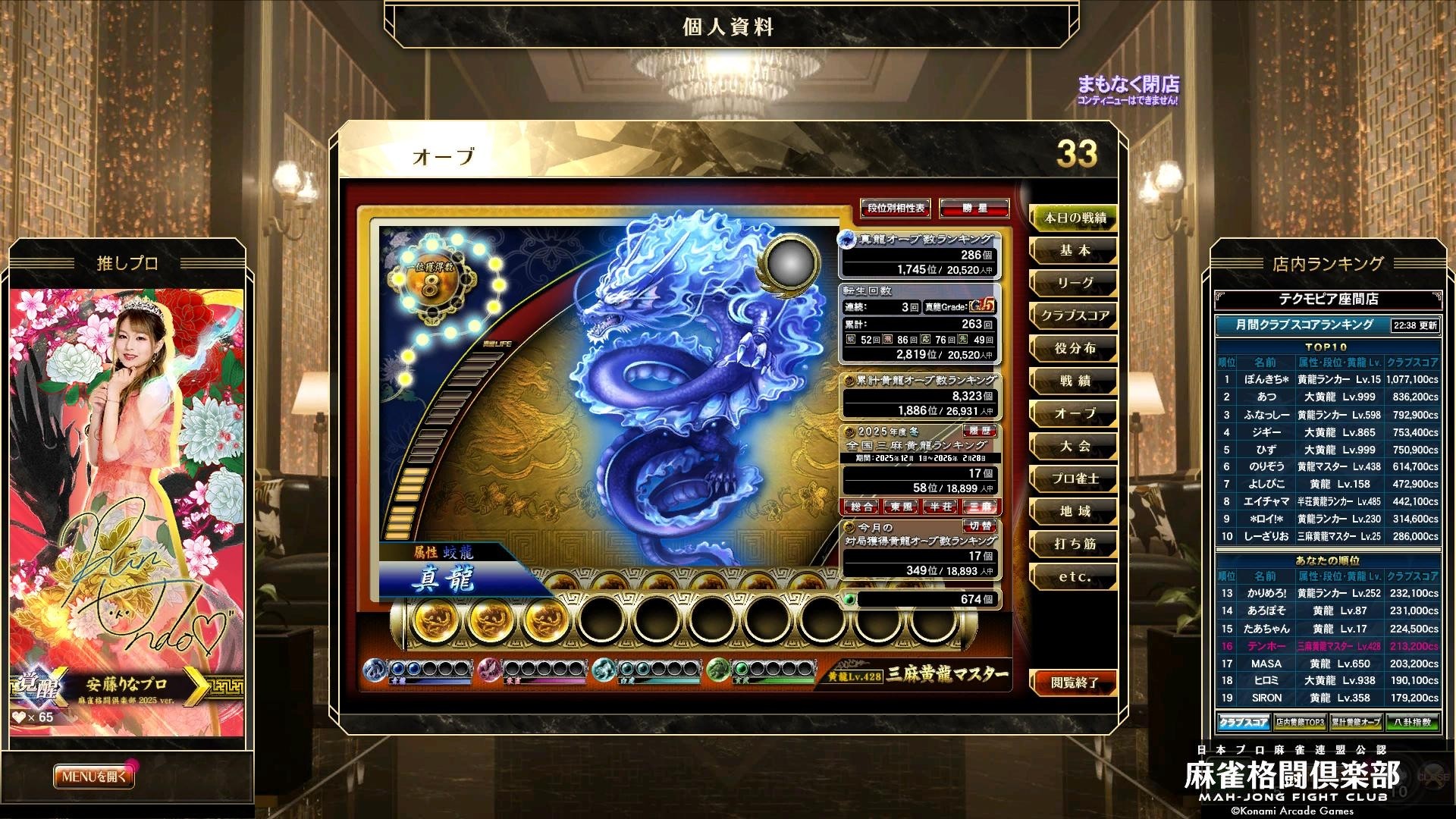Open the クラブスコア sidebar tab
Screen dimensions: 1456x819
pyautogui.click(x=1075, y=316)
